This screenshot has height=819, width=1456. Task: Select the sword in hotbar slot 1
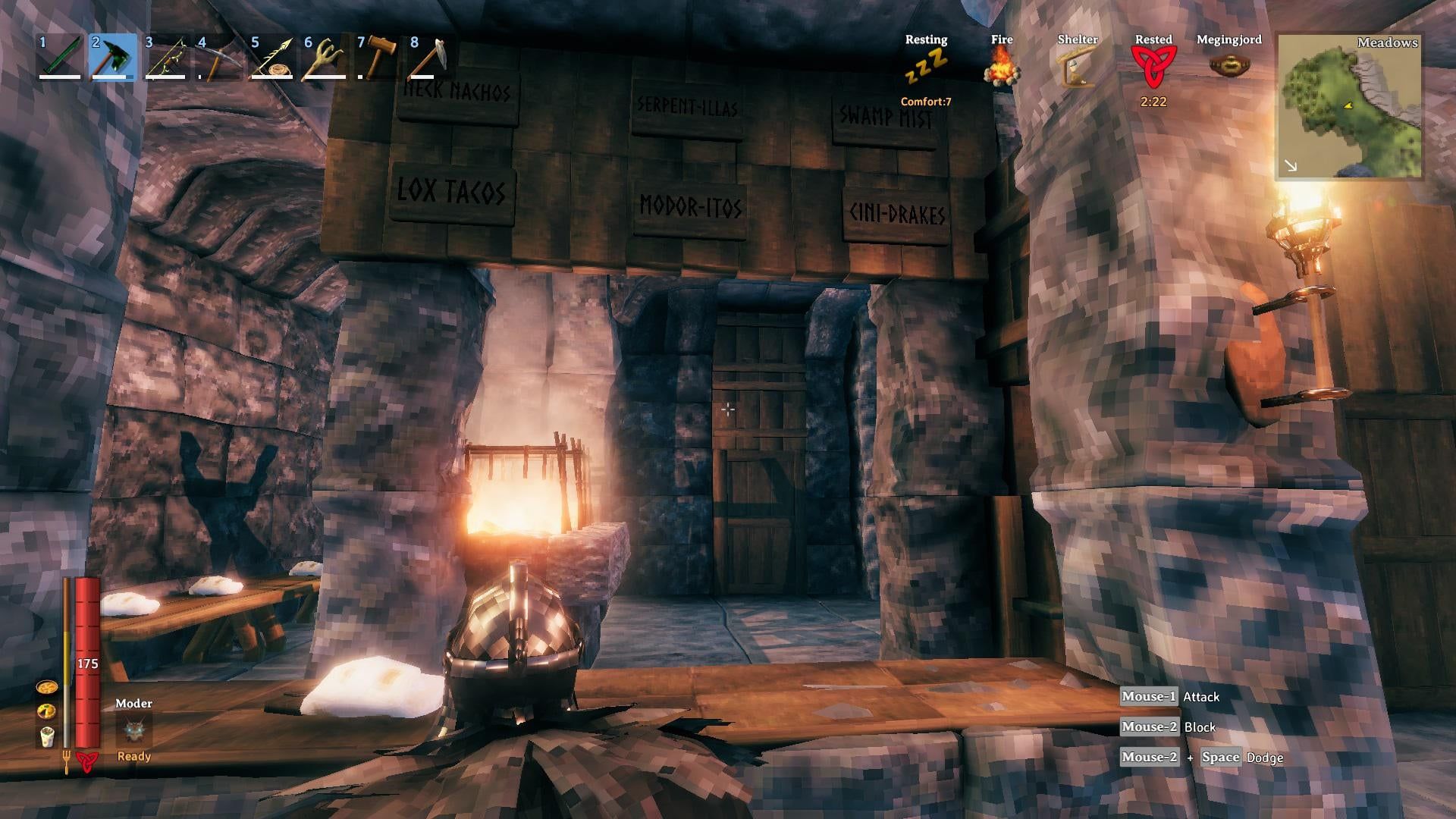coord(61,59)
